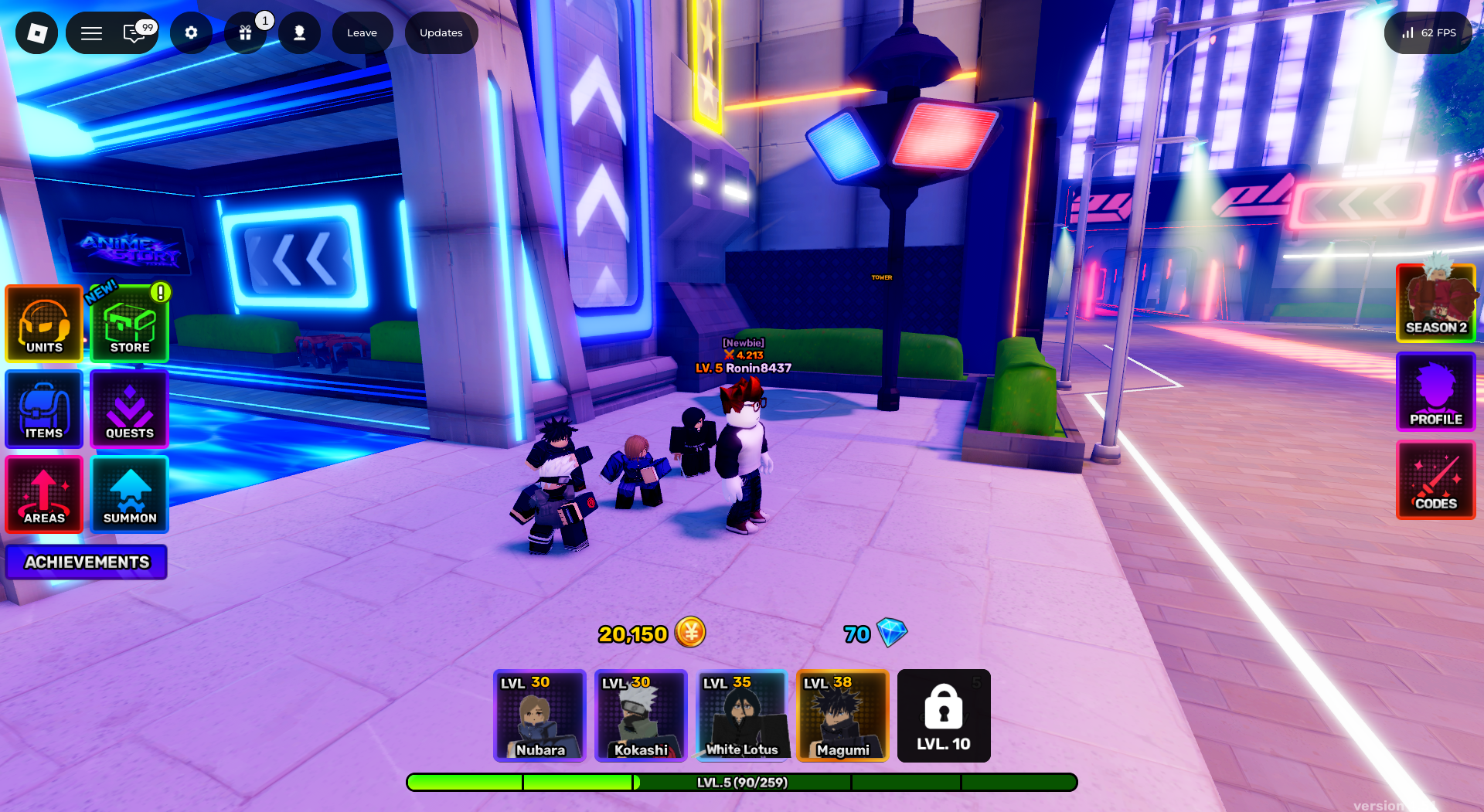Open the Roblox chat window
Image resolution: width=1484 pixels, height=812 pixels.
click(136, 32)
